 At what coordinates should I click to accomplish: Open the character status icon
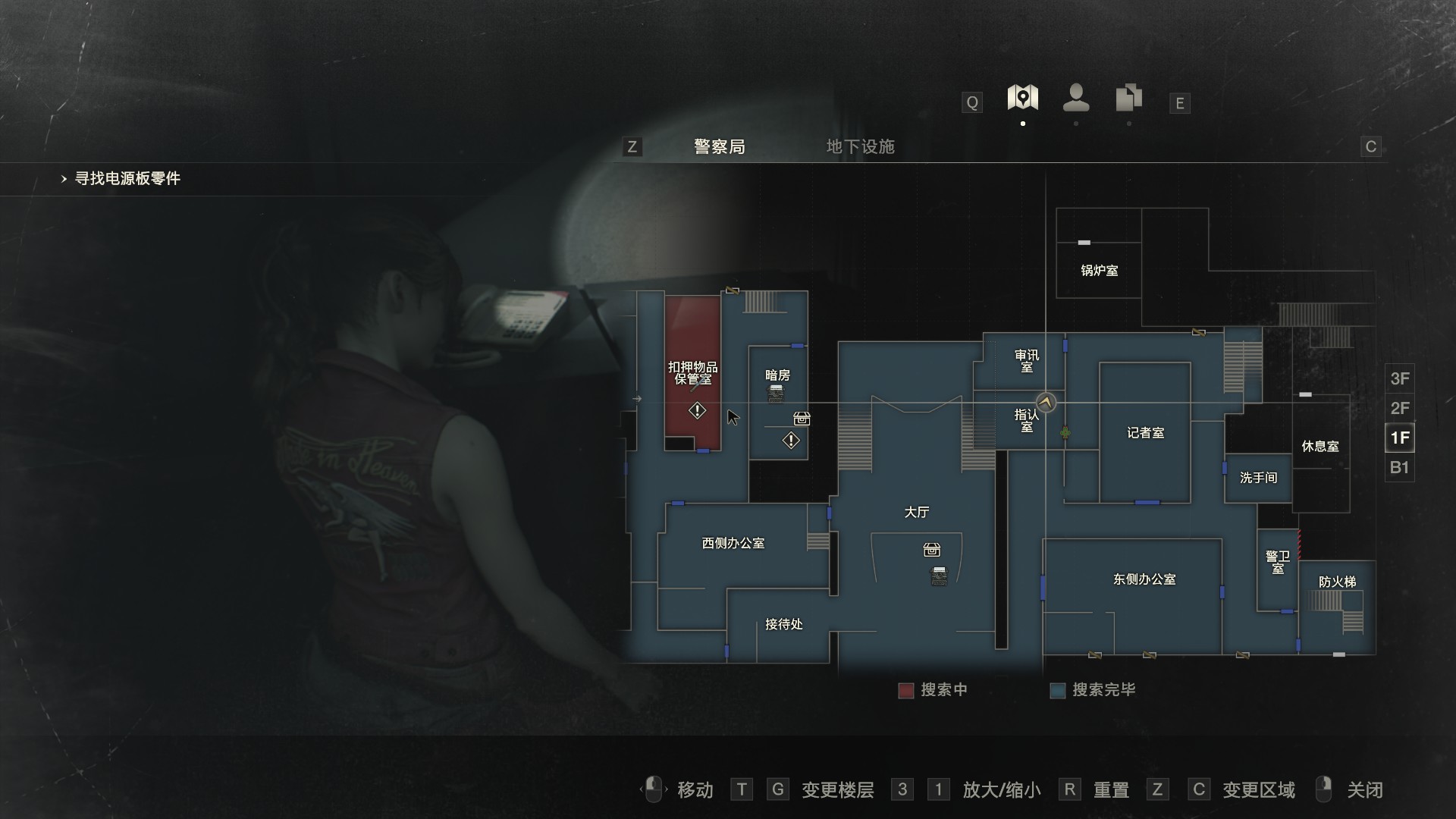tap(1076, 98)
